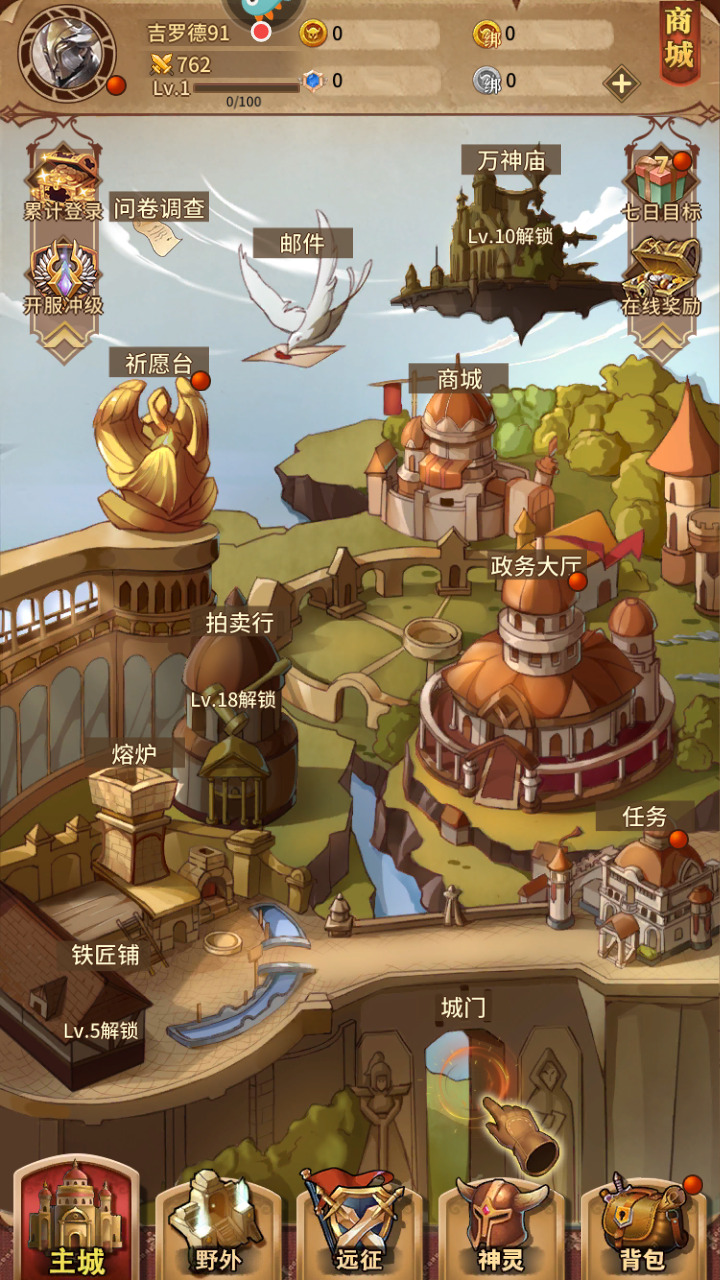
Task: Open 开服冲级 level rush event
Action: (63, 277)
